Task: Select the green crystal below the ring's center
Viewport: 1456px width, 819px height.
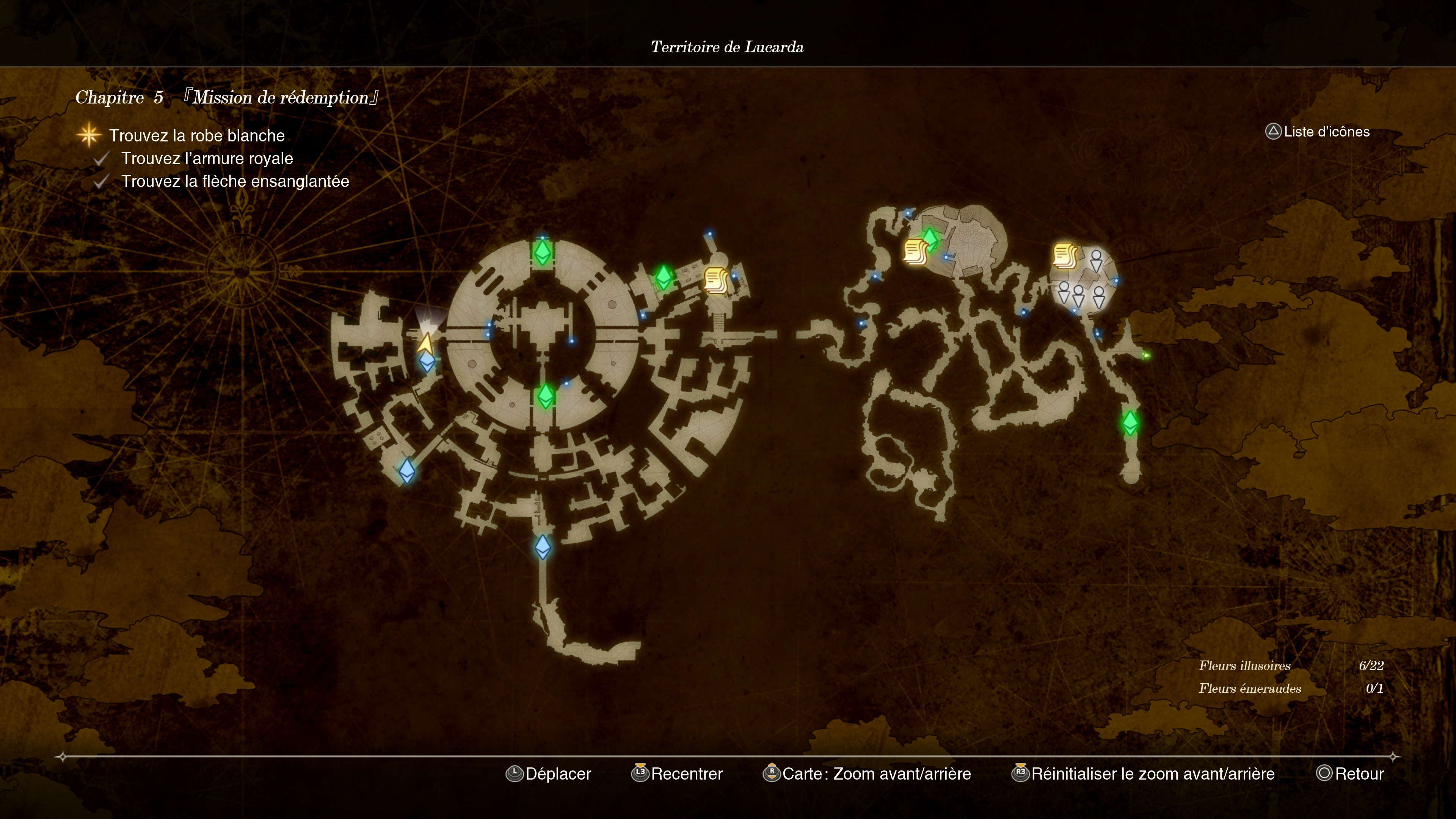Action: pos(546,396)
